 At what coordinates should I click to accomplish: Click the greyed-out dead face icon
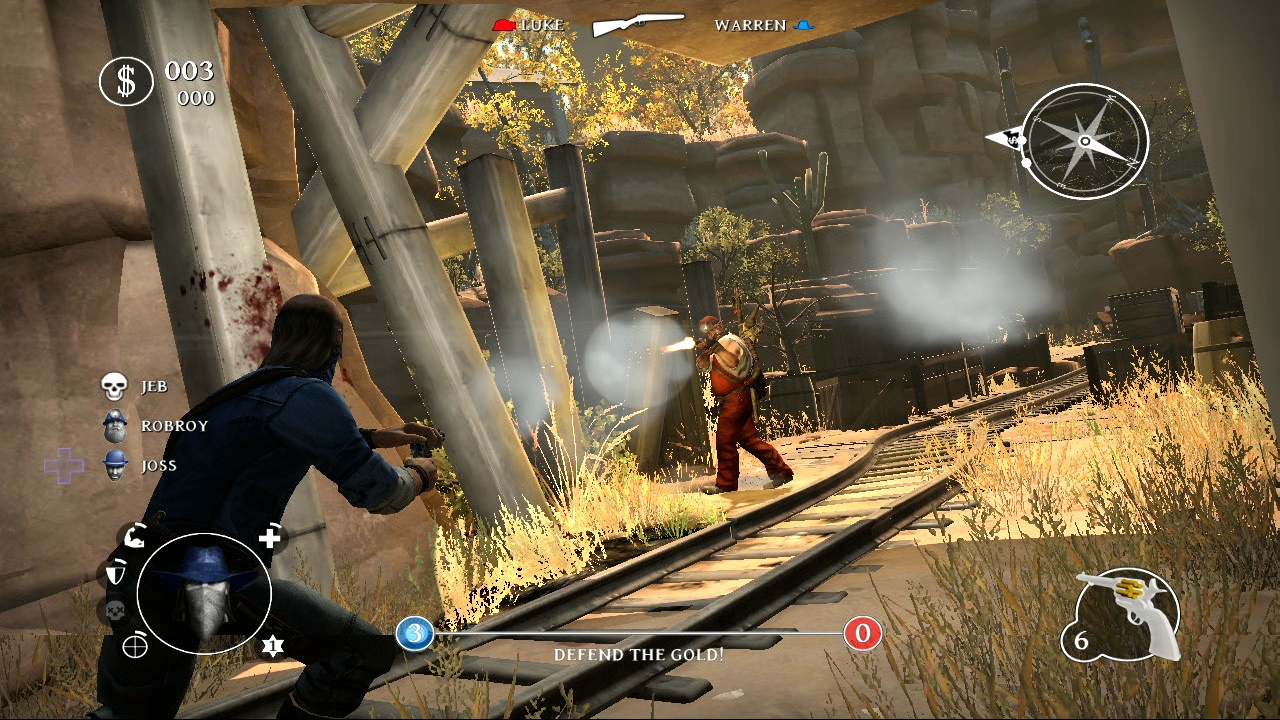pos(113,611)
